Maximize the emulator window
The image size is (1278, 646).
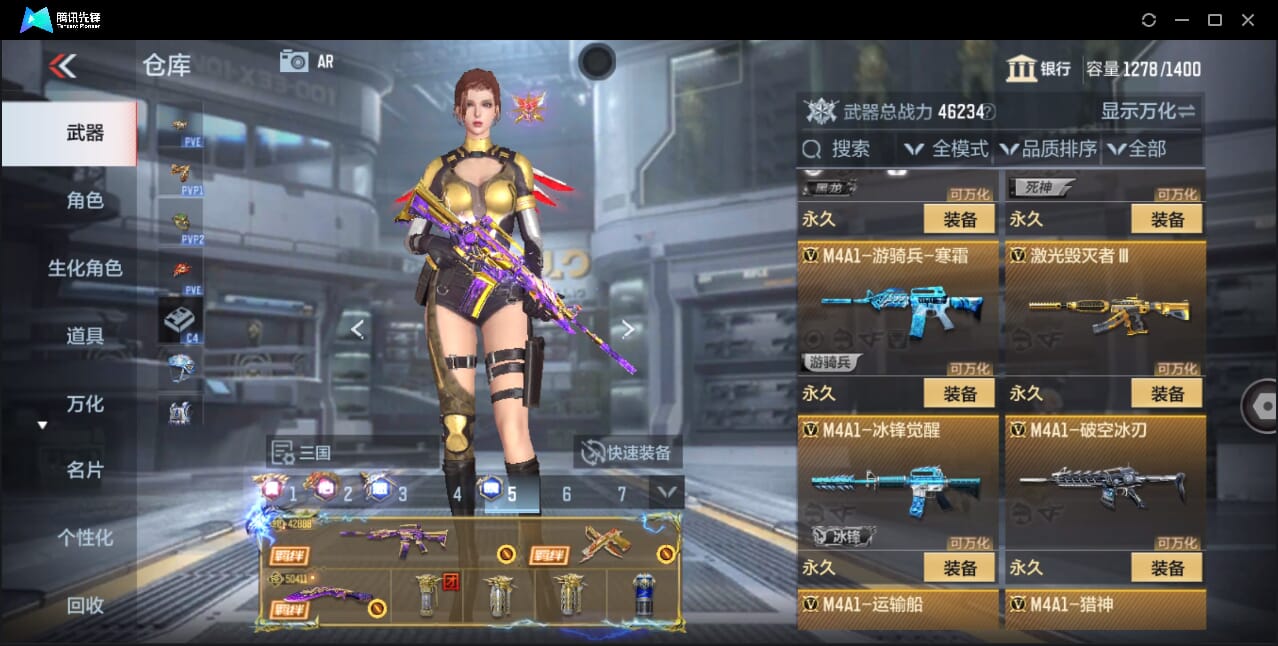coord(1215,20)
